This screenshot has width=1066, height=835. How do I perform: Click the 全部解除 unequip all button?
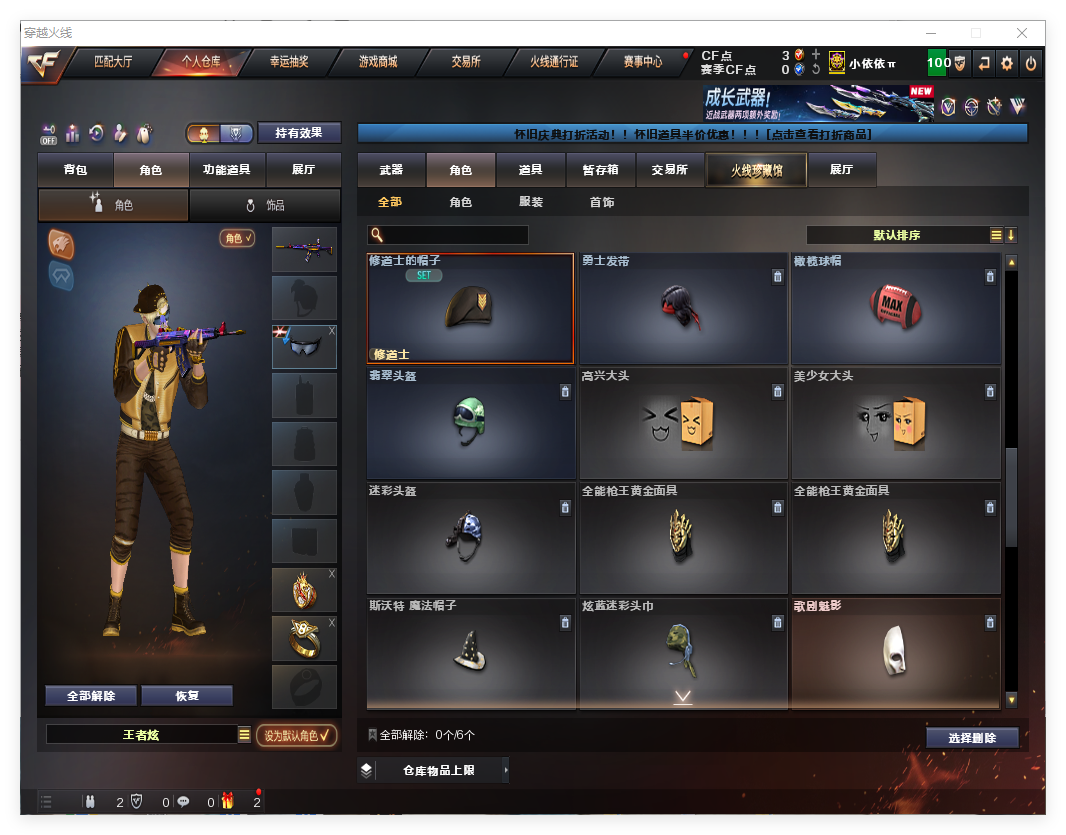(91, 696)
